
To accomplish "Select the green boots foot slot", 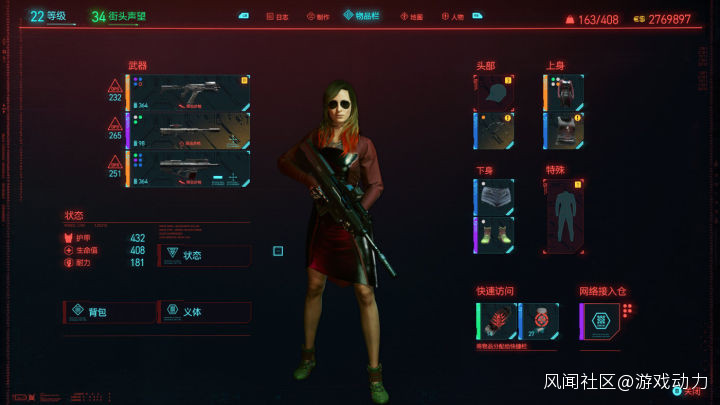I will pyautogui.click(x=494, y=235).
